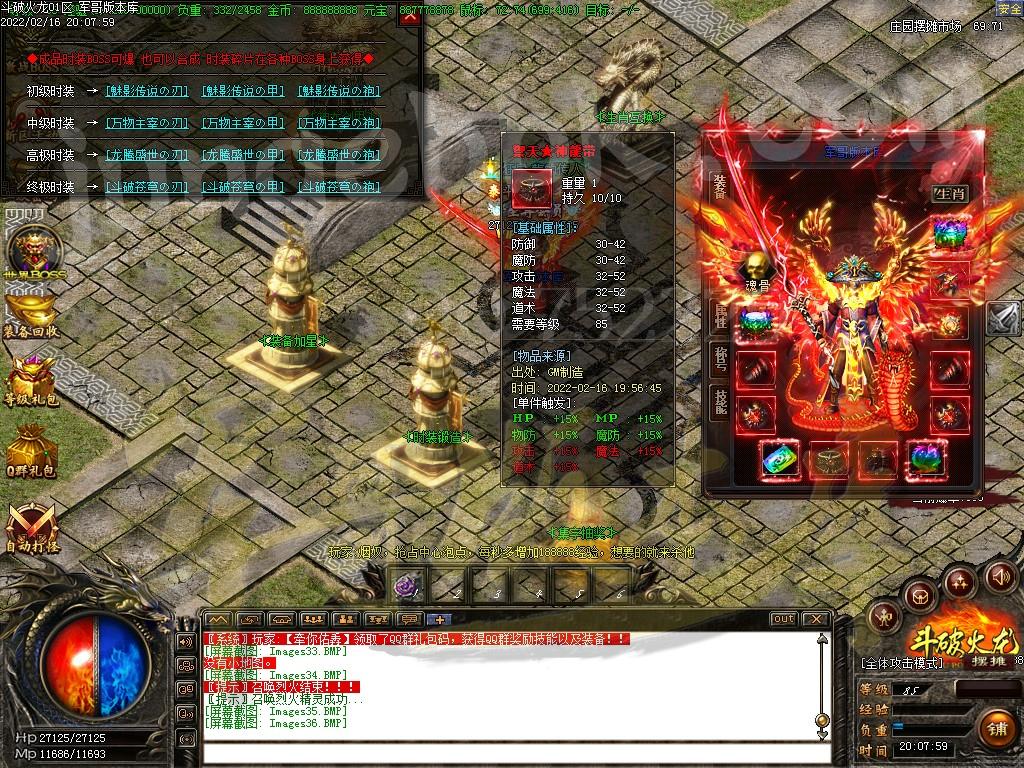Switch to the 属性 tab
This screenshot has width=1024, height=768.
[x=720, y=318]
